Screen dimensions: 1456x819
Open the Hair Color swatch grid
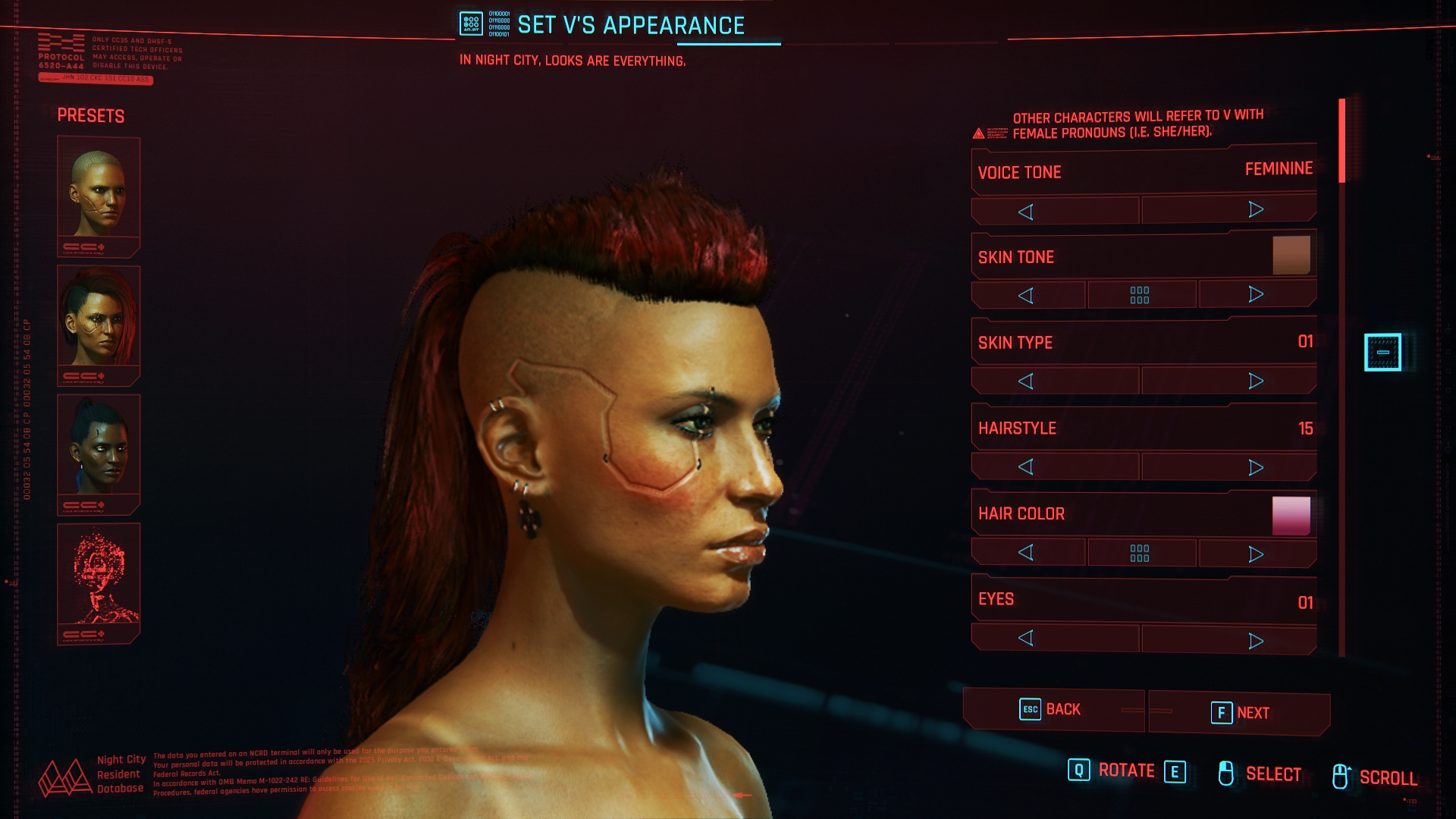point(1140,553)
